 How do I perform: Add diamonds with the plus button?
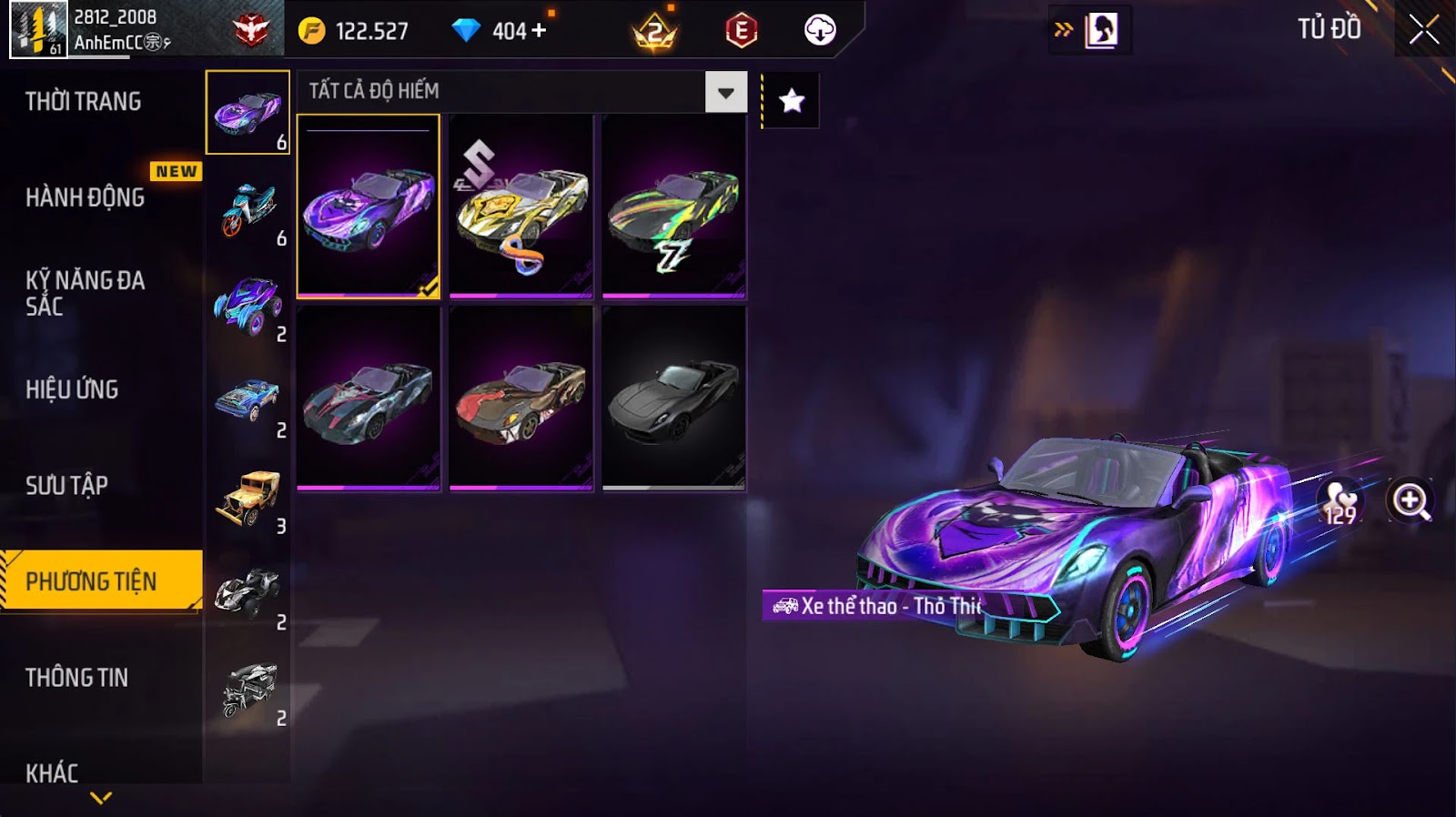click(x=539, y=30)
